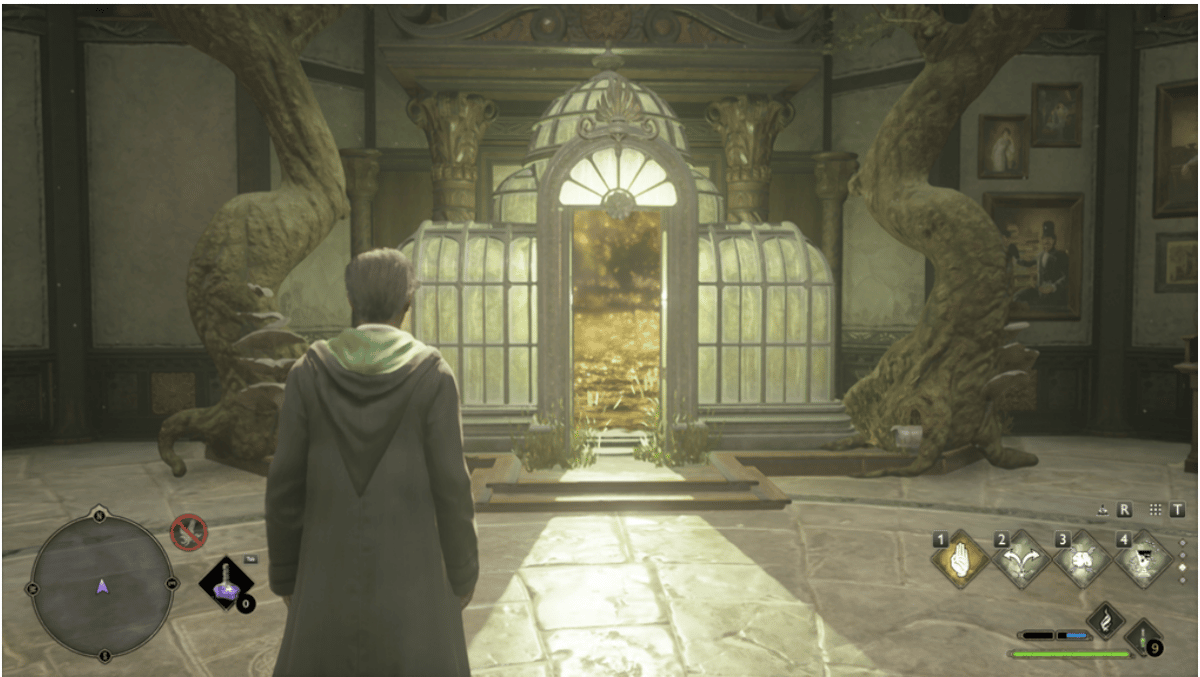Click the highlighted spell set diamond indicator

pos(1184,567)
